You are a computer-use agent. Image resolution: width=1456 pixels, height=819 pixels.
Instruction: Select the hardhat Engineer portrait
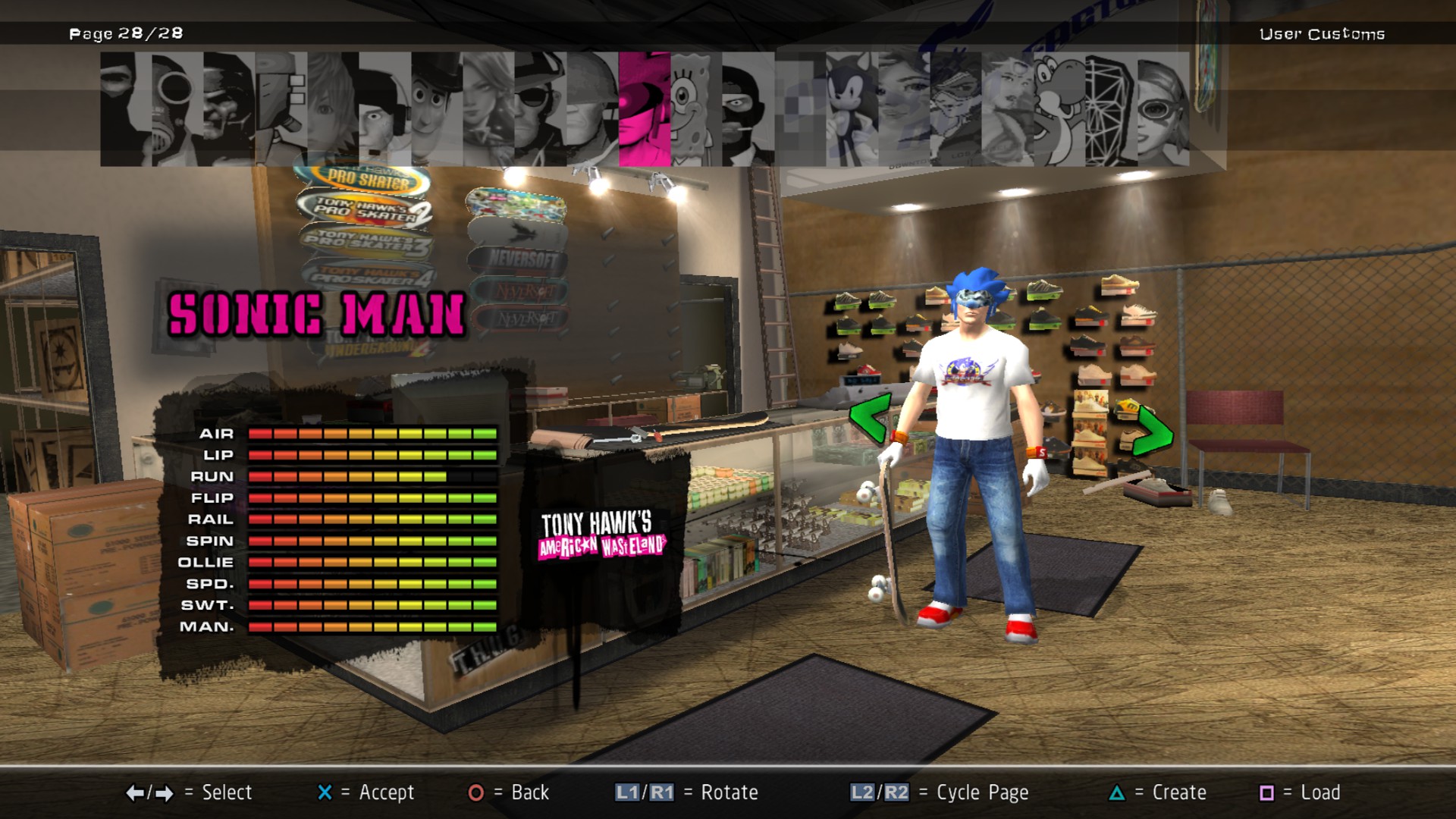point(229,109)
